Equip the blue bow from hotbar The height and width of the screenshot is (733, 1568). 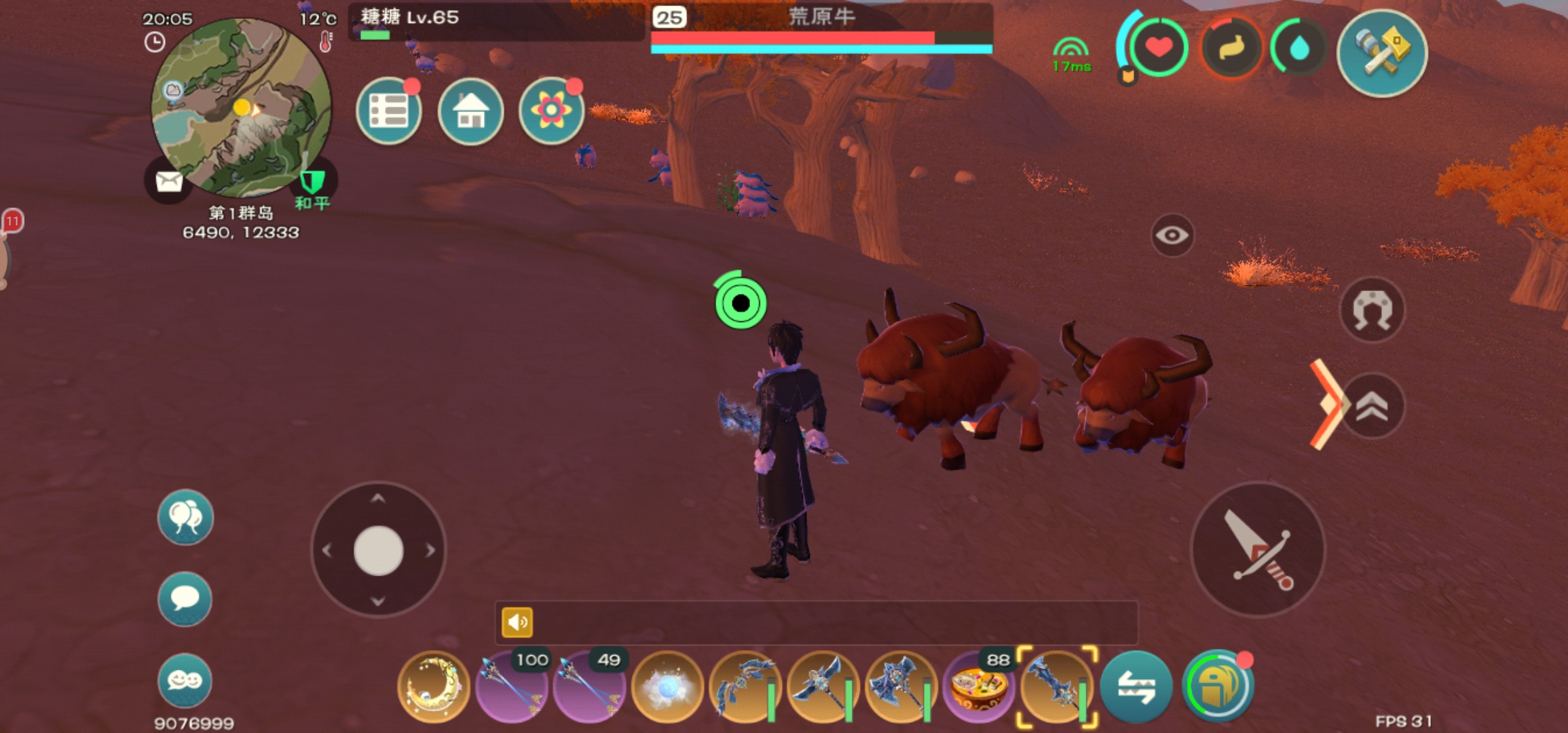745,687
